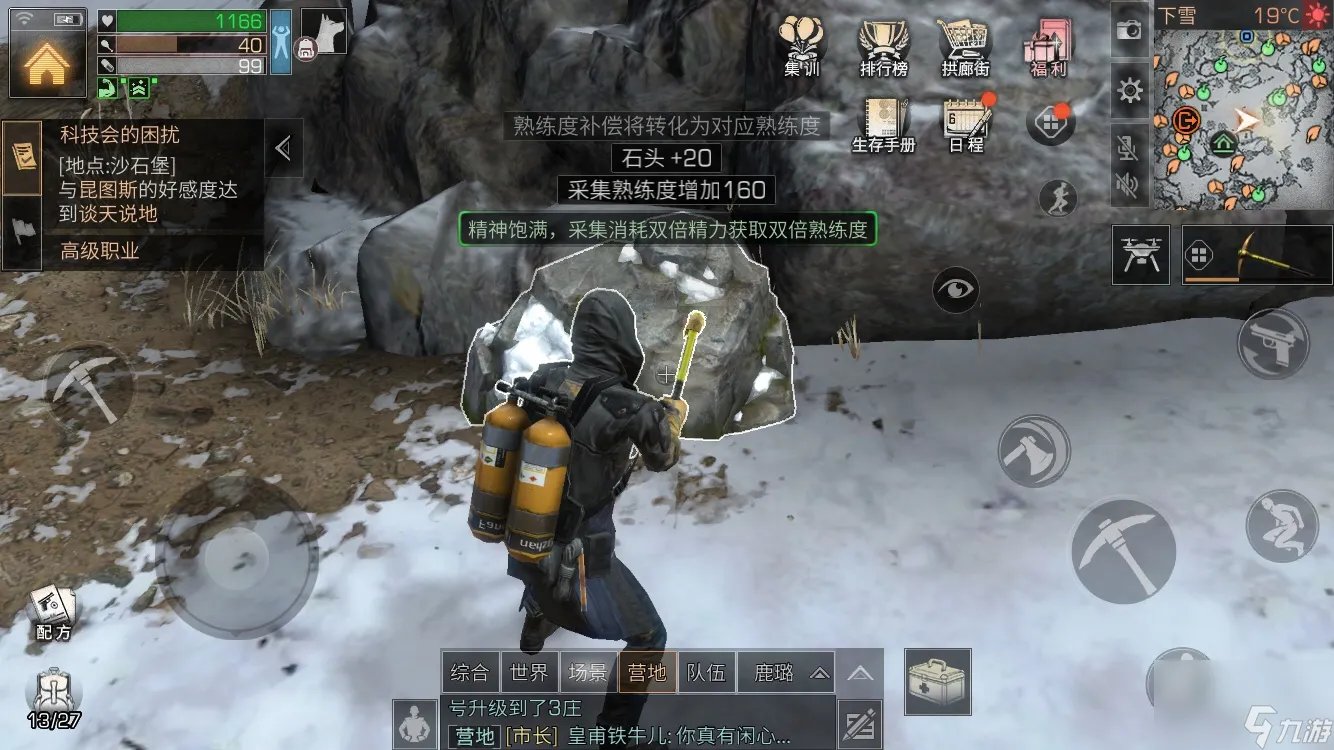This screenshot has height=750, width=1334.
Task: Open the 集训 training menu
Action: tap(801, 45)
